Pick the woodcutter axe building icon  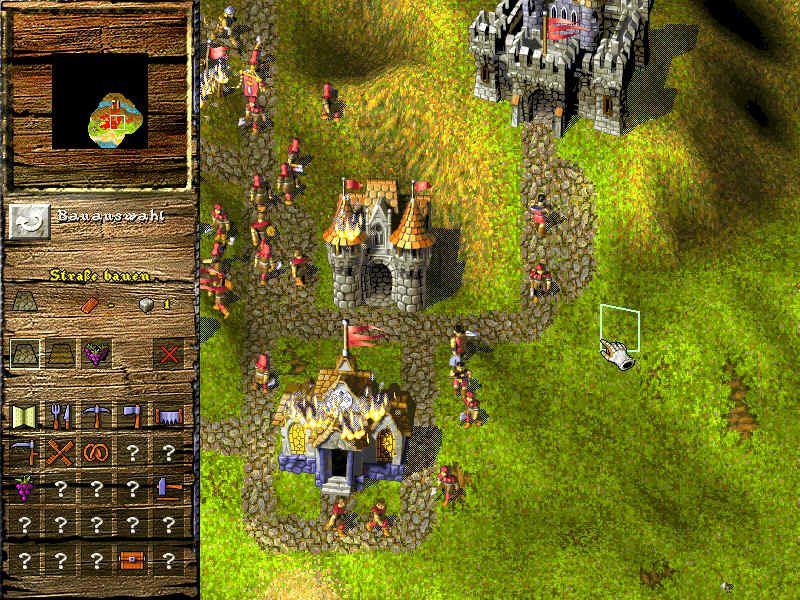coord(133,416)
